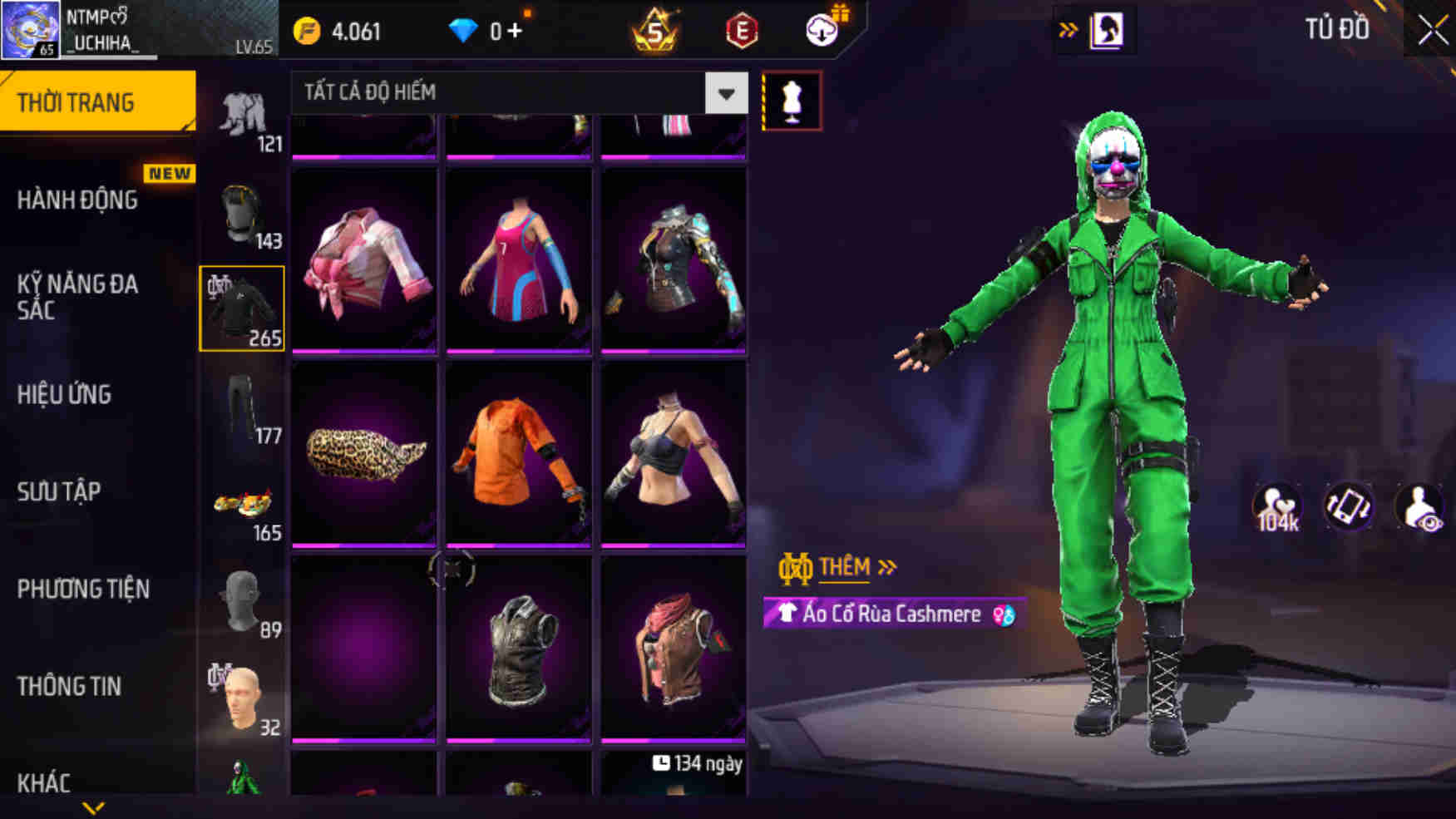Select the backpack category icon showing 143
1456x819 pixels.
pos(240,212)
